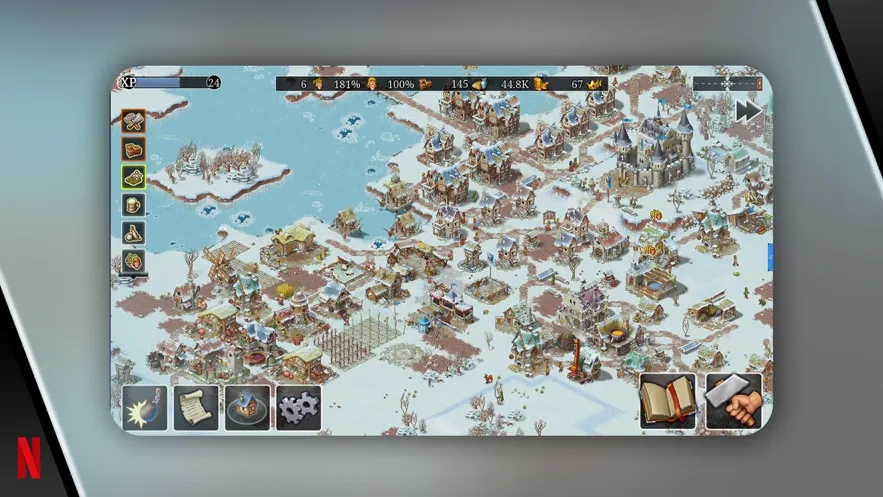Open the book with red bookmark
The image size is (883, 497).
[667, 400]
